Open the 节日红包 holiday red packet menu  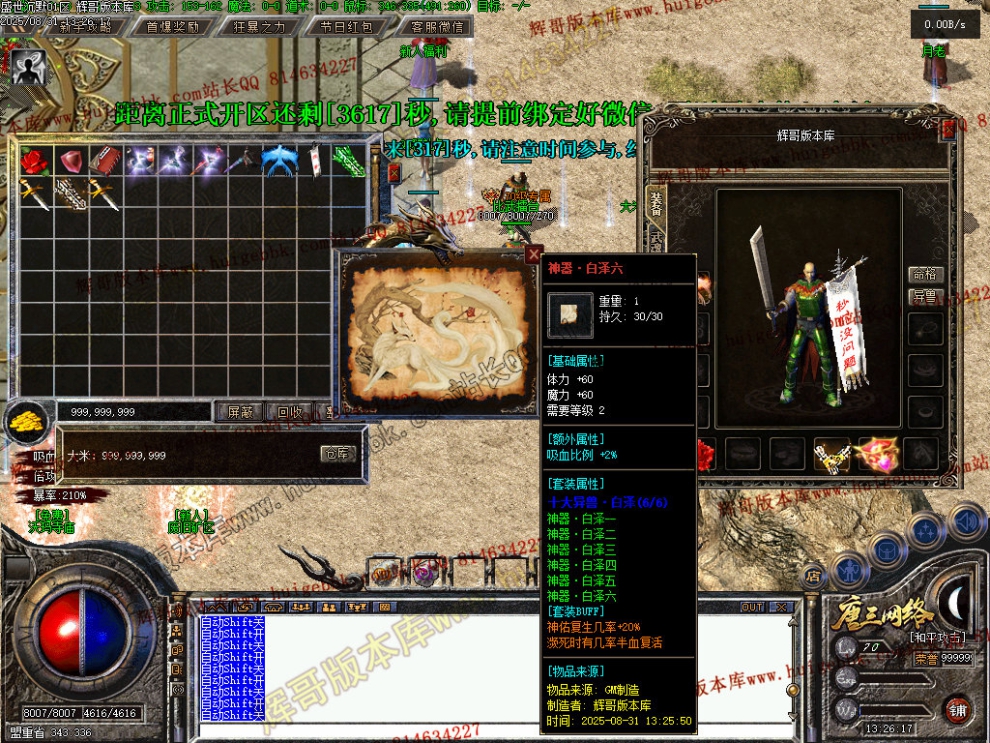click(x=345, y=27)
